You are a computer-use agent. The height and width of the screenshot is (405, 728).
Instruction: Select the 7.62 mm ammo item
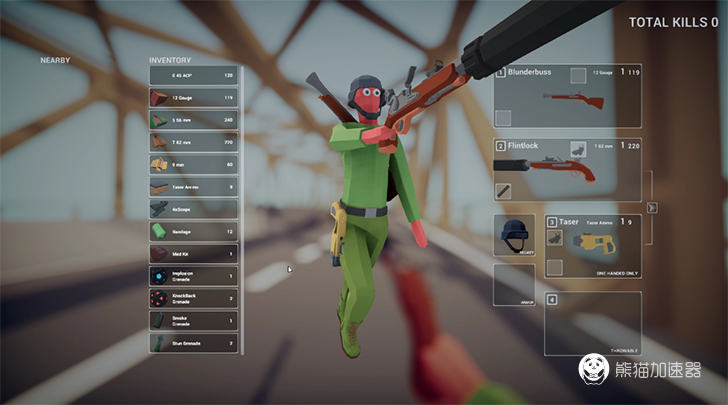coord(193,142)
